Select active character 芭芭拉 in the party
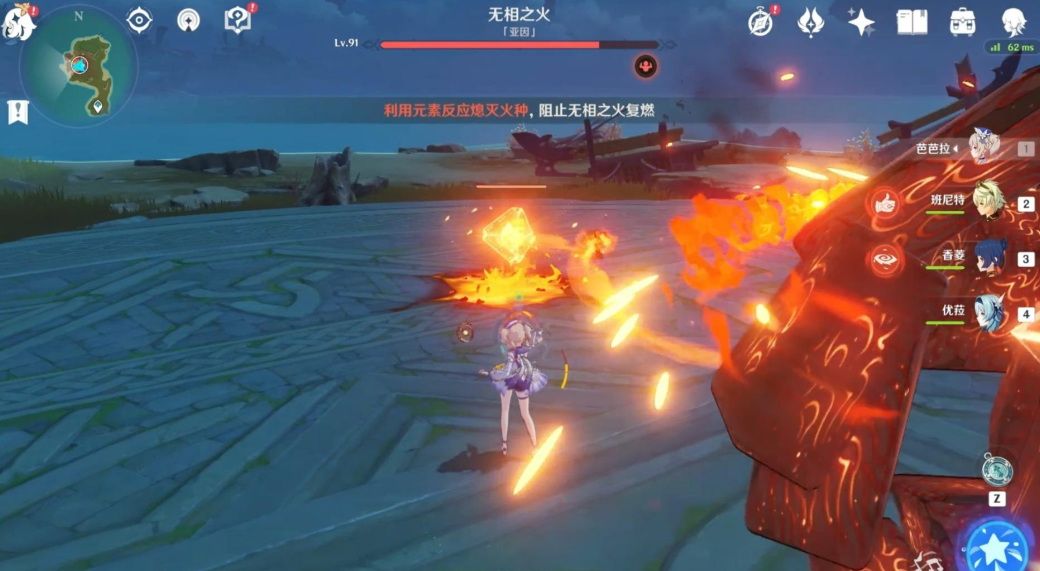 [x=984, y=148]
